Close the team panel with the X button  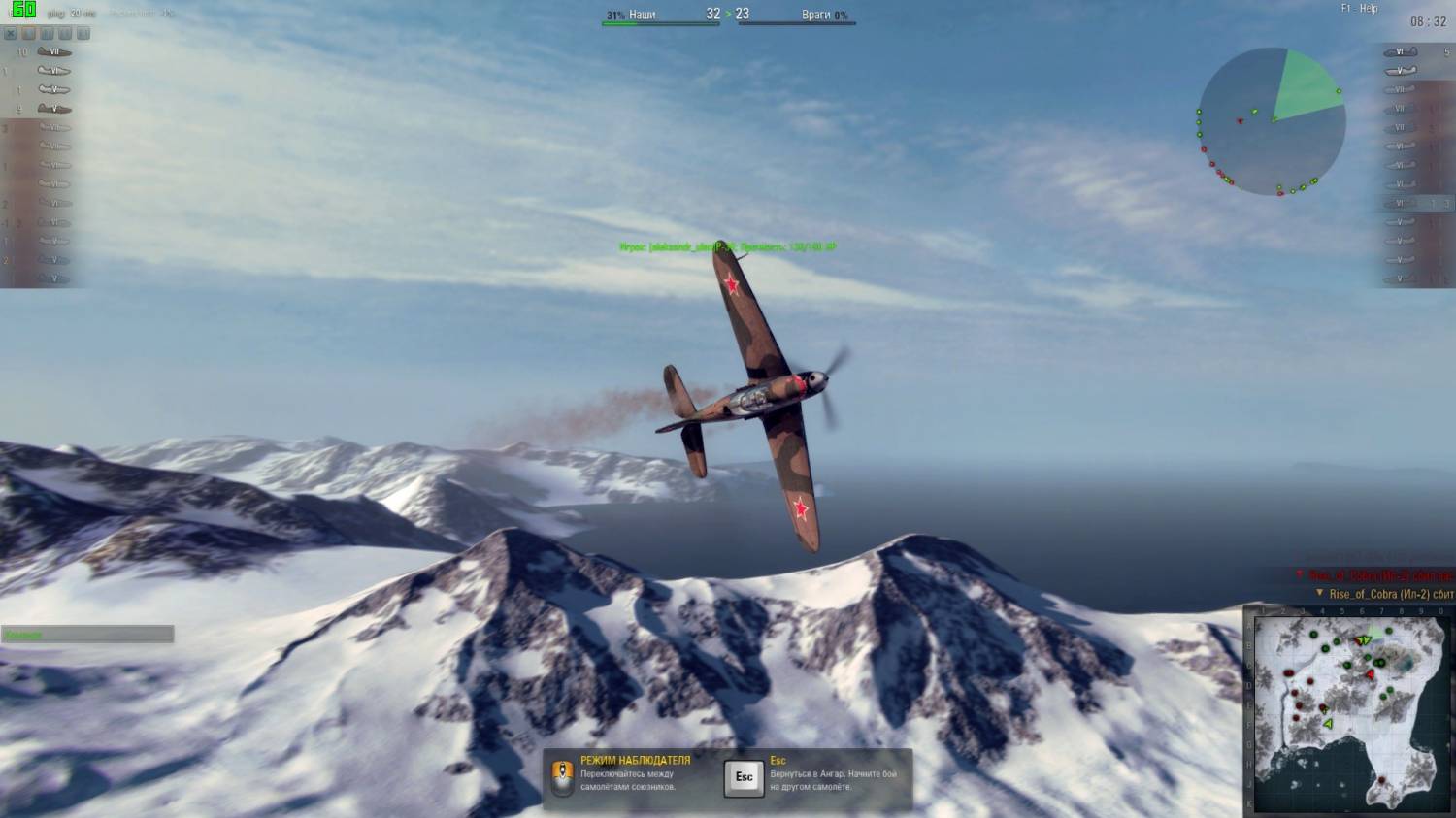coord(11,33)
